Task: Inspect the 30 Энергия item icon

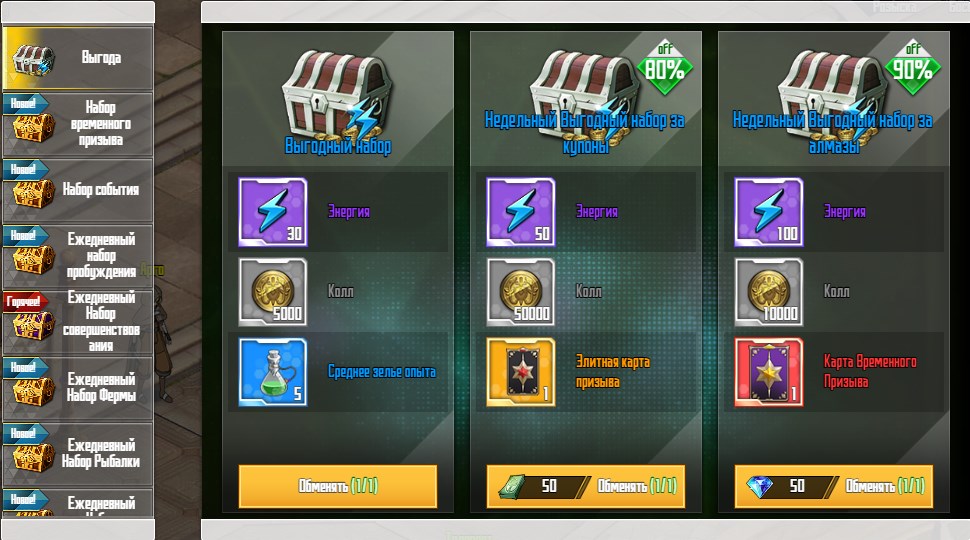Action: [273, 212]
